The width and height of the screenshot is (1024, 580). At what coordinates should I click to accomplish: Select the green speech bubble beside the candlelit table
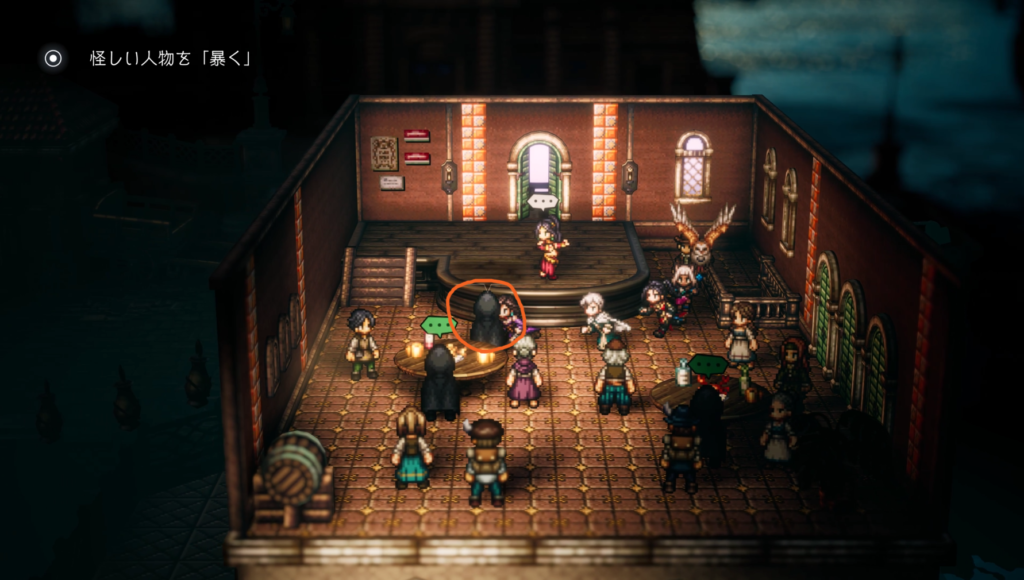436,325
